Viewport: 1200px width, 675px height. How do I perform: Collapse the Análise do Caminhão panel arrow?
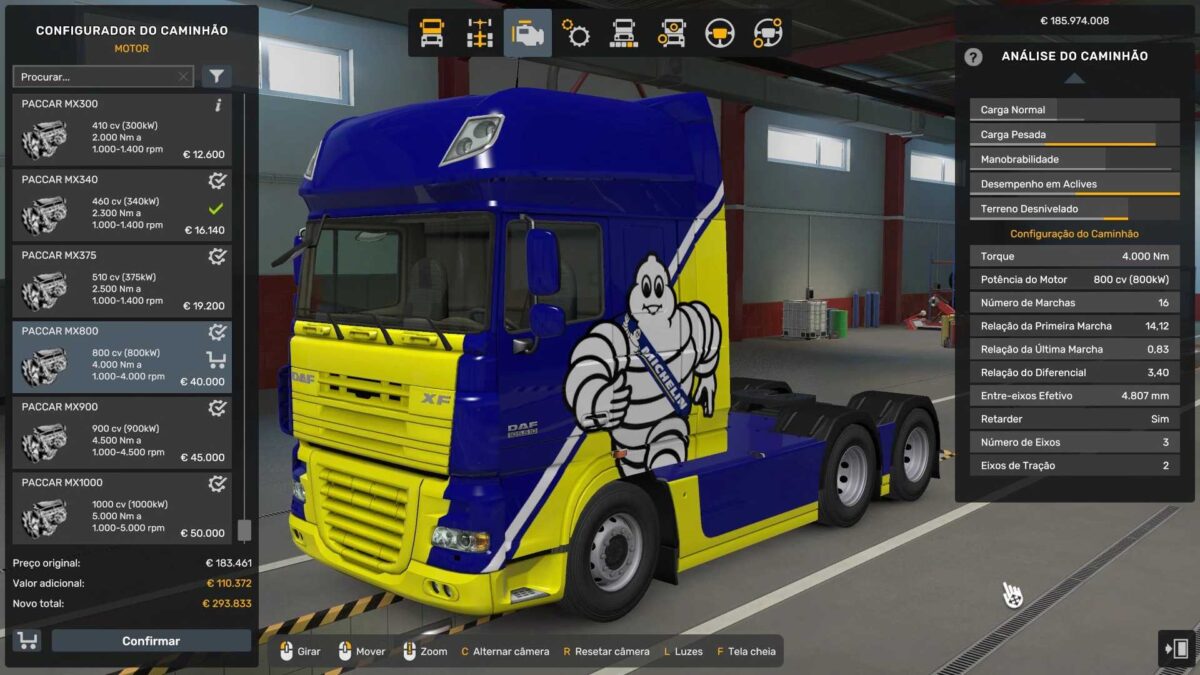[1073, 78]
